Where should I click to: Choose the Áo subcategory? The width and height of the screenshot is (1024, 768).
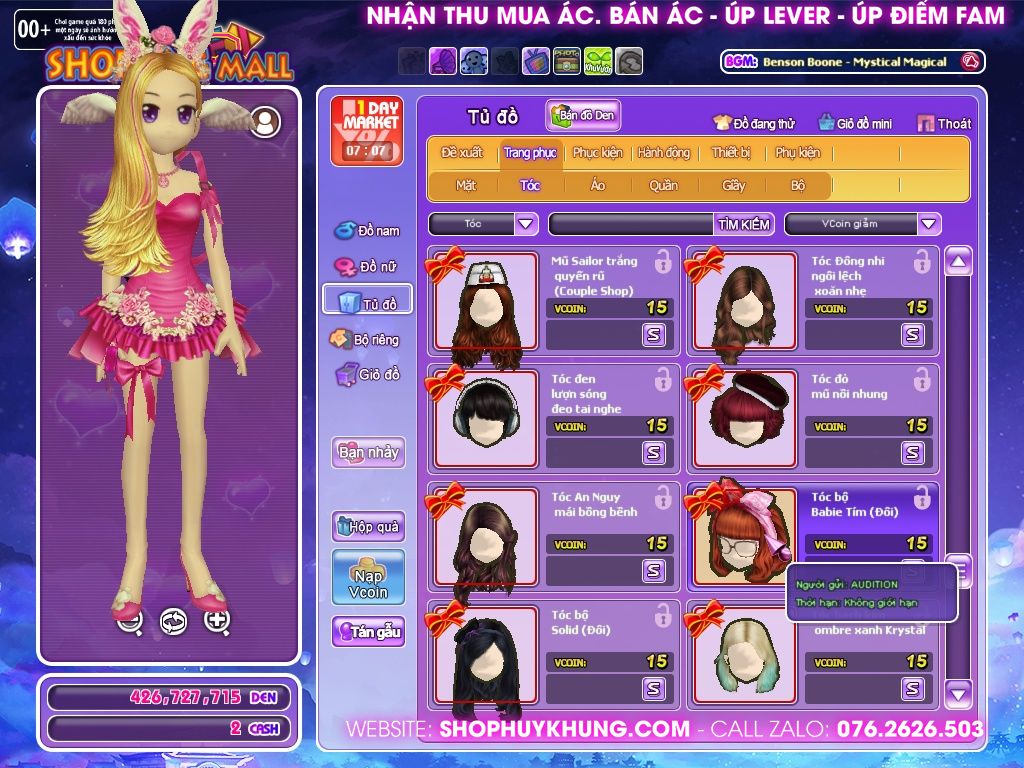pos(597,185)
